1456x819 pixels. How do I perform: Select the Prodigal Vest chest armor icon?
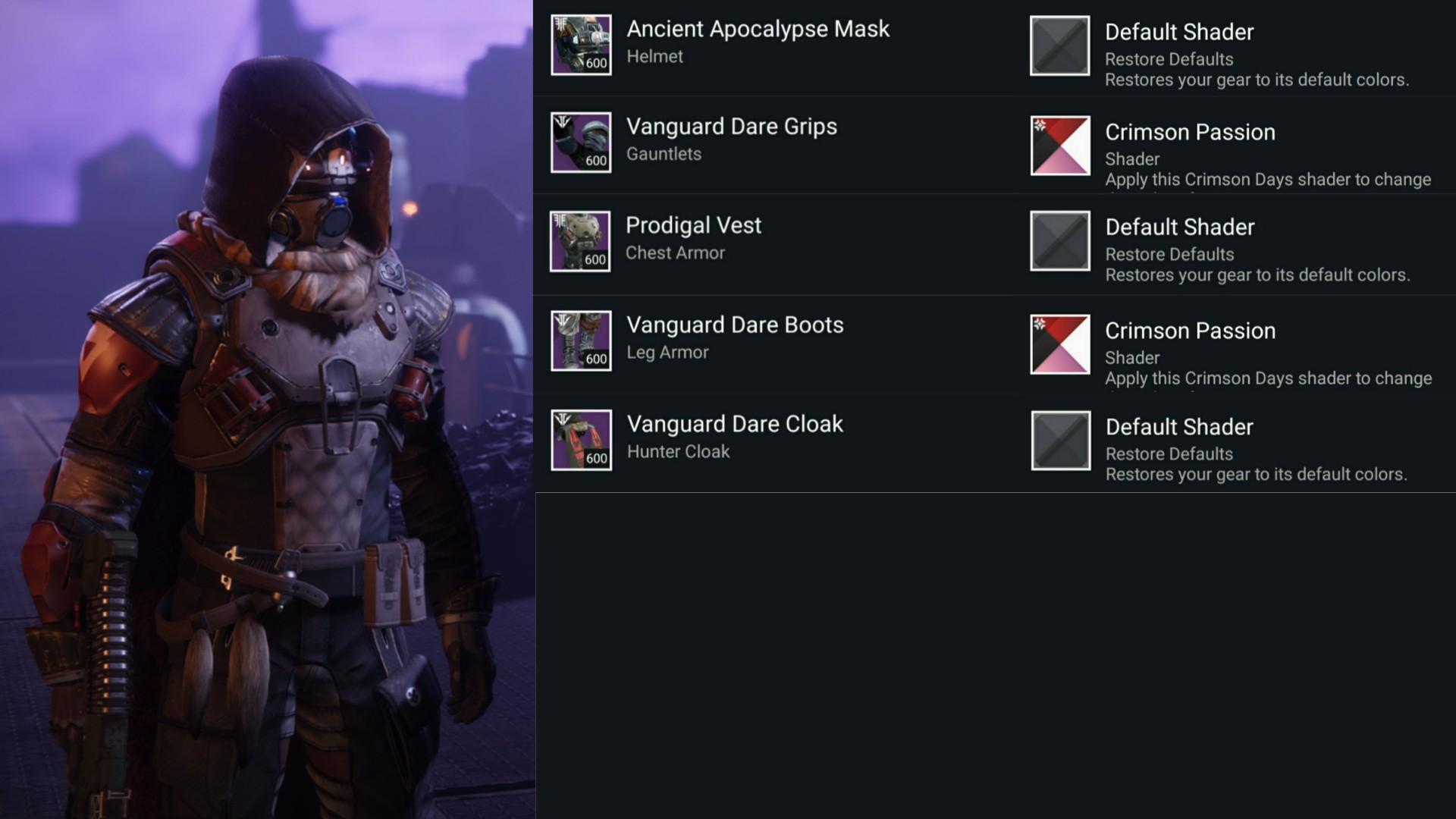(x=581, y=242)
